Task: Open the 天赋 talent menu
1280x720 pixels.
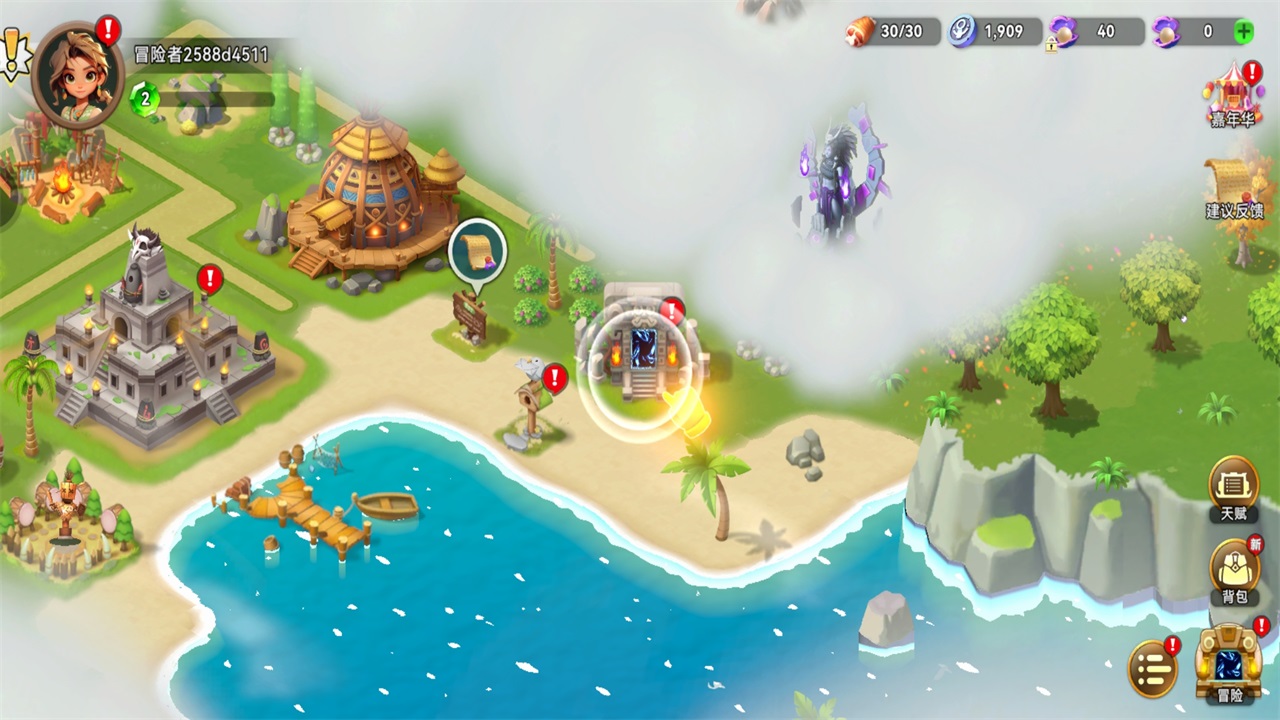Action: coord(1233,490)
